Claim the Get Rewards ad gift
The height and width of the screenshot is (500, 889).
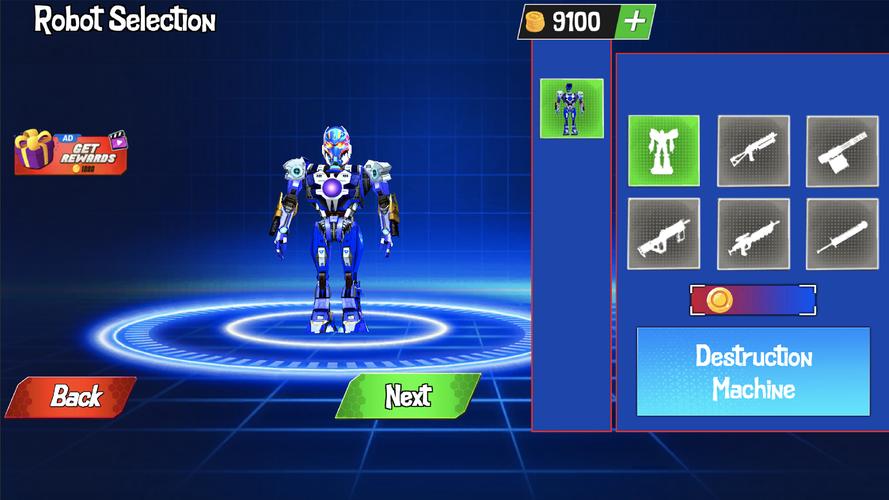[72, 151]
